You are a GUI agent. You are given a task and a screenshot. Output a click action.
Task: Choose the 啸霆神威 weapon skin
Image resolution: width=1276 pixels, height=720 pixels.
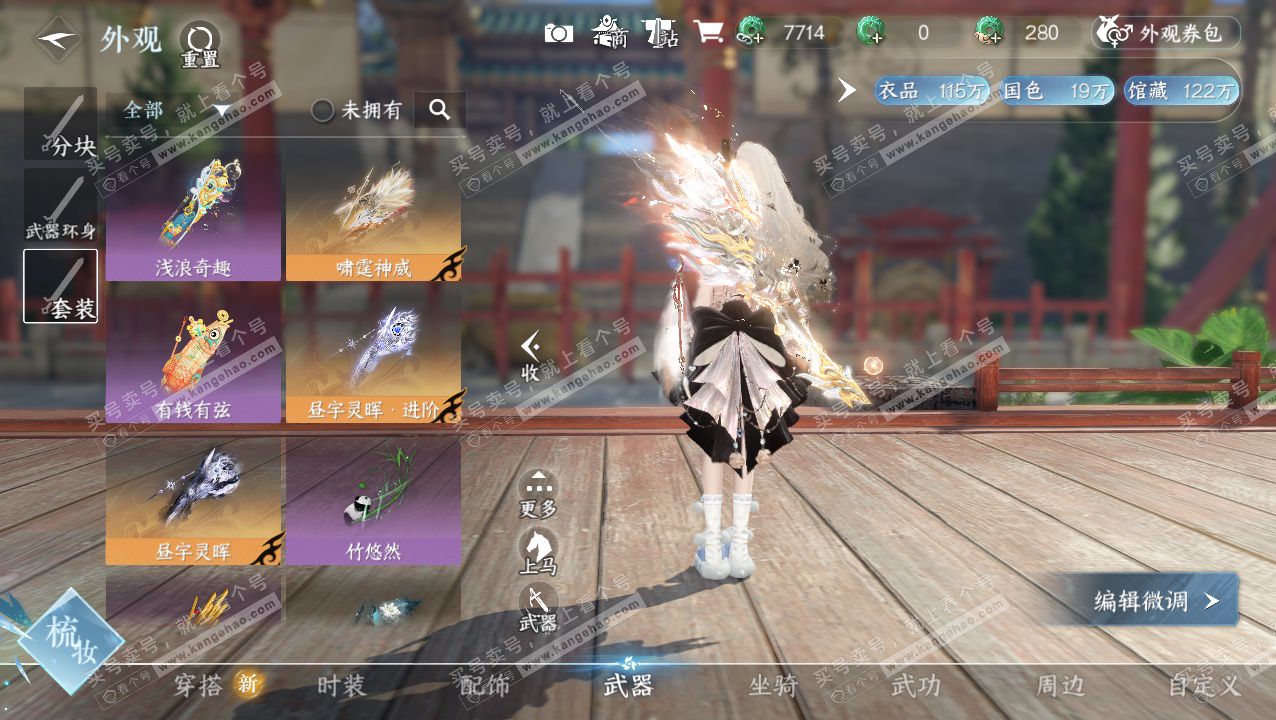pyautogui.click(x=373, y=216)
